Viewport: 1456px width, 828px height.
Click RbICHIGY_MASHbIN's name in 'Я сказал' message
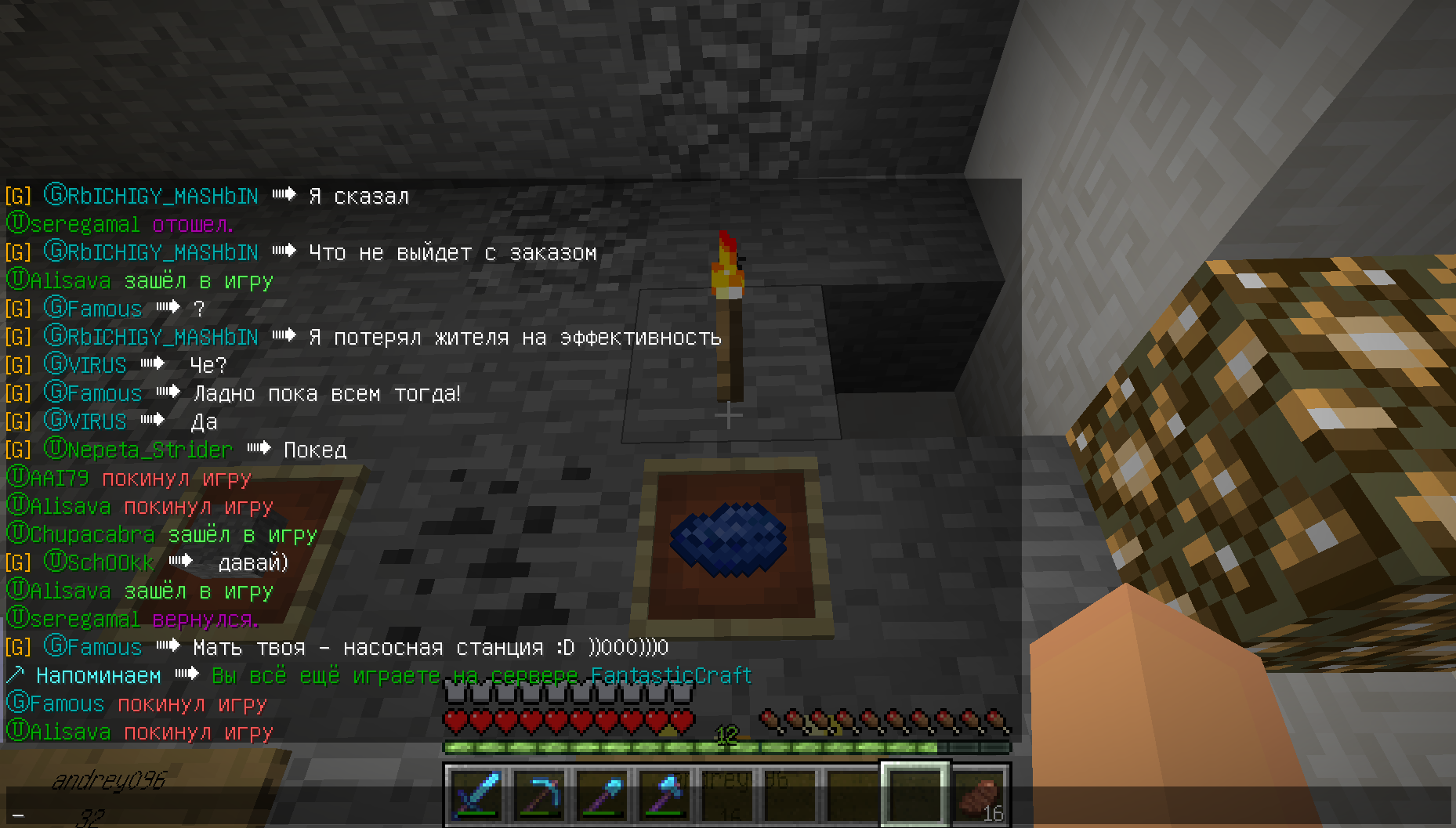162,196
